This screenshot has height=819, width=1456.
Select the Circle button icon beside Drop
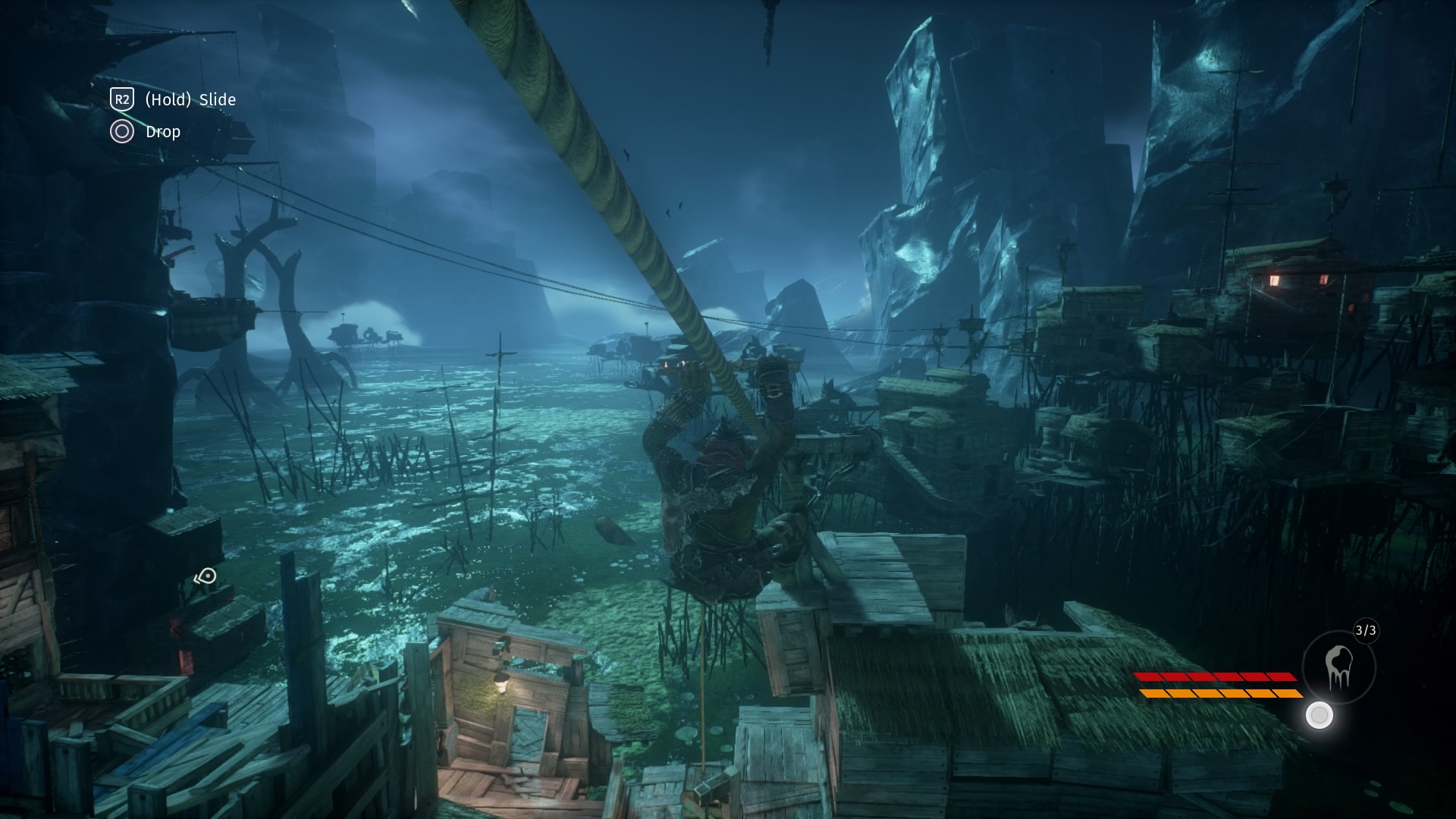121,132
